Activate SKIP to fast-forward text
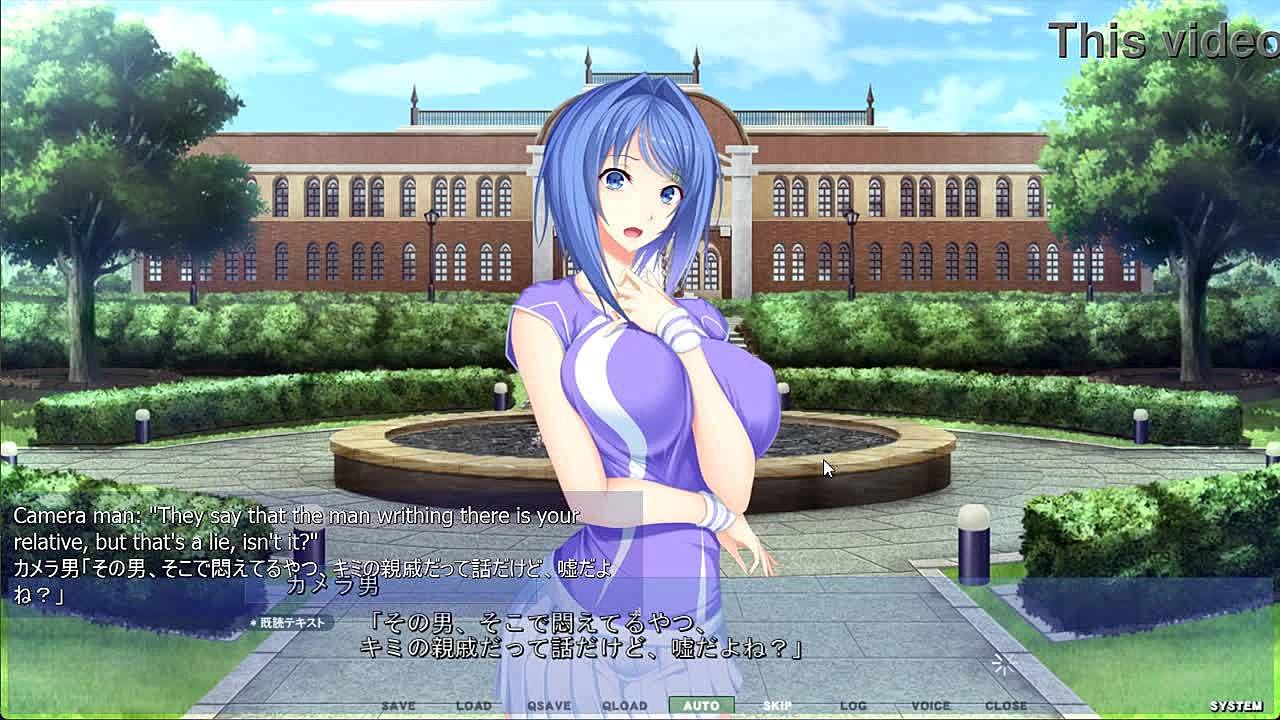 click(x=777, y=706)
